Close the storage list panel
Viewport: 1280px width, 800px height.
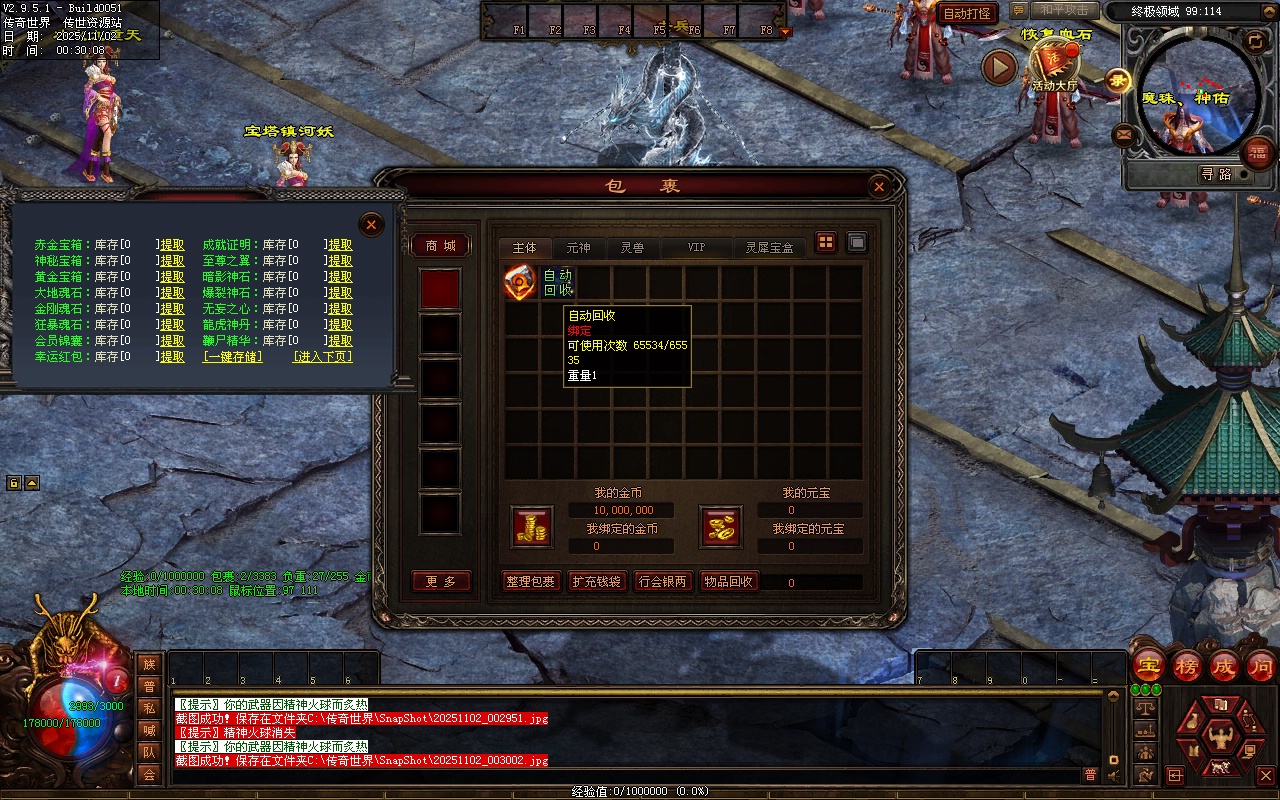pos(371,224)
